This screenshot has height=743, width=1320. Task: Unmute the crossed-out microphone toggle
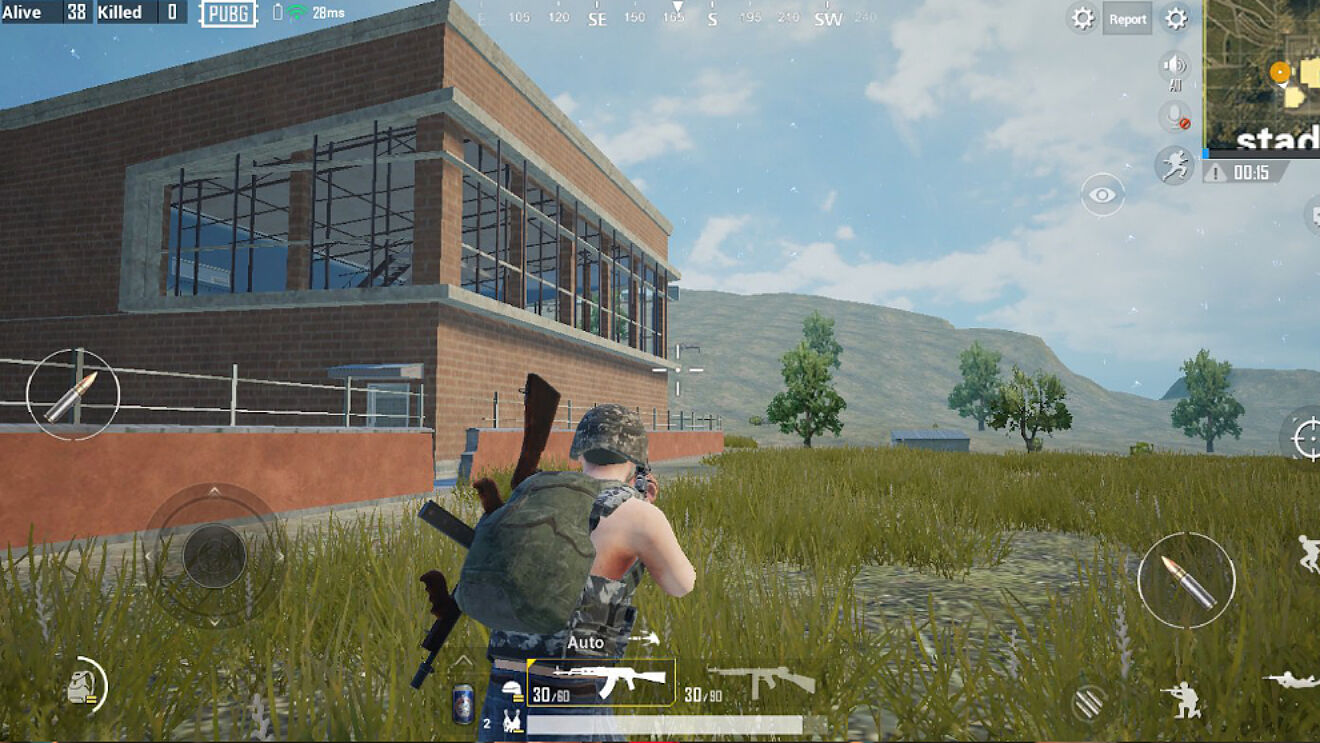(1176, 115)
